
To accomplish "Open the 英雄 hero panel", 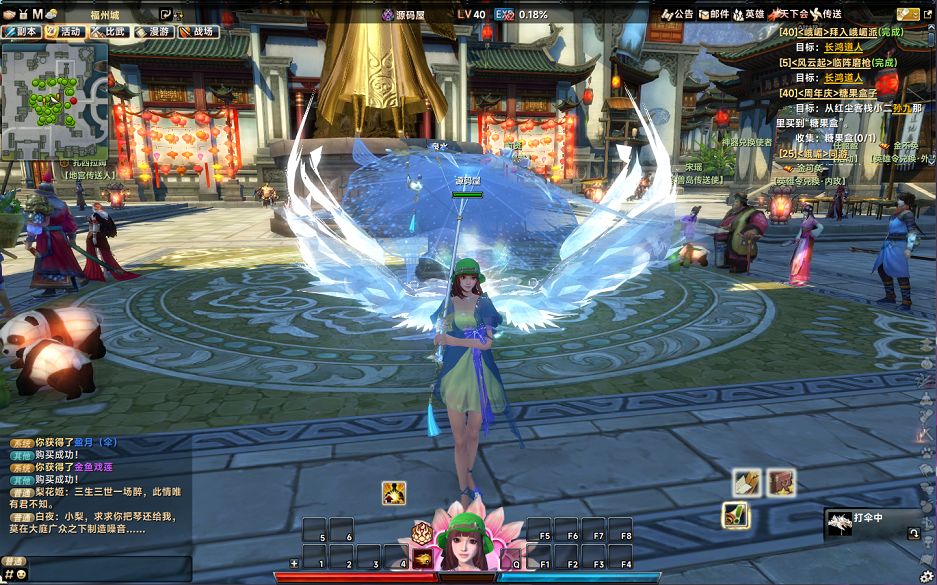I will coord(749,14).
